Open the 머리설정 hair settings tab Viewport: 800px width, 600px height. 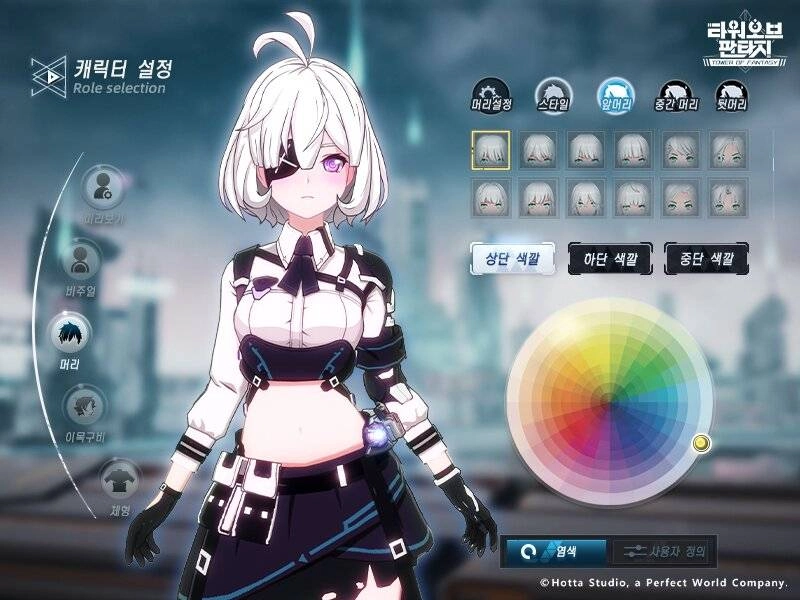coord(490,92)
